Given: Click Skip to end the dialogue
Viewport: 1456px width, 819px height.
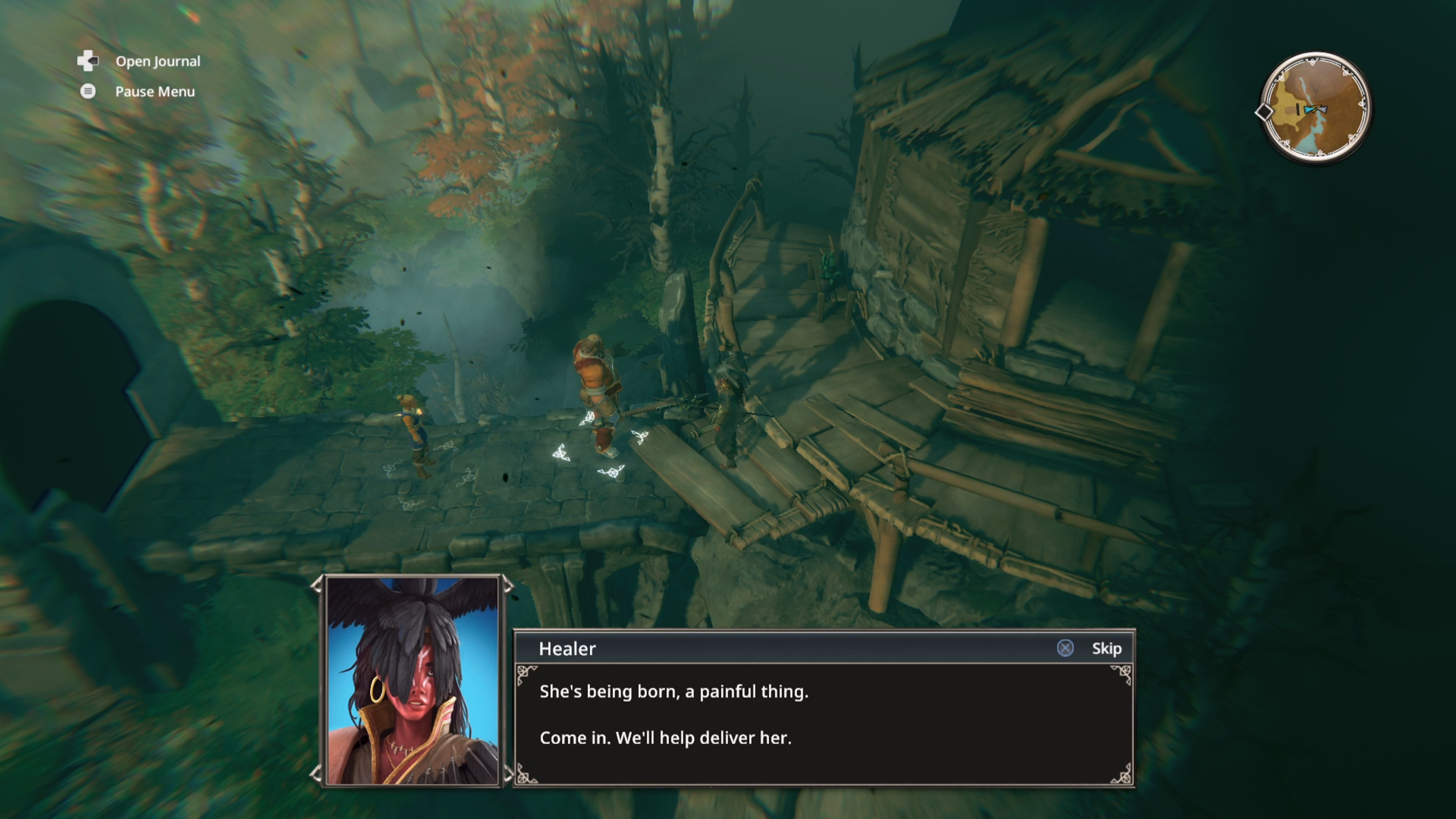Looking at the screenshot, I should tap(1106, 648).
